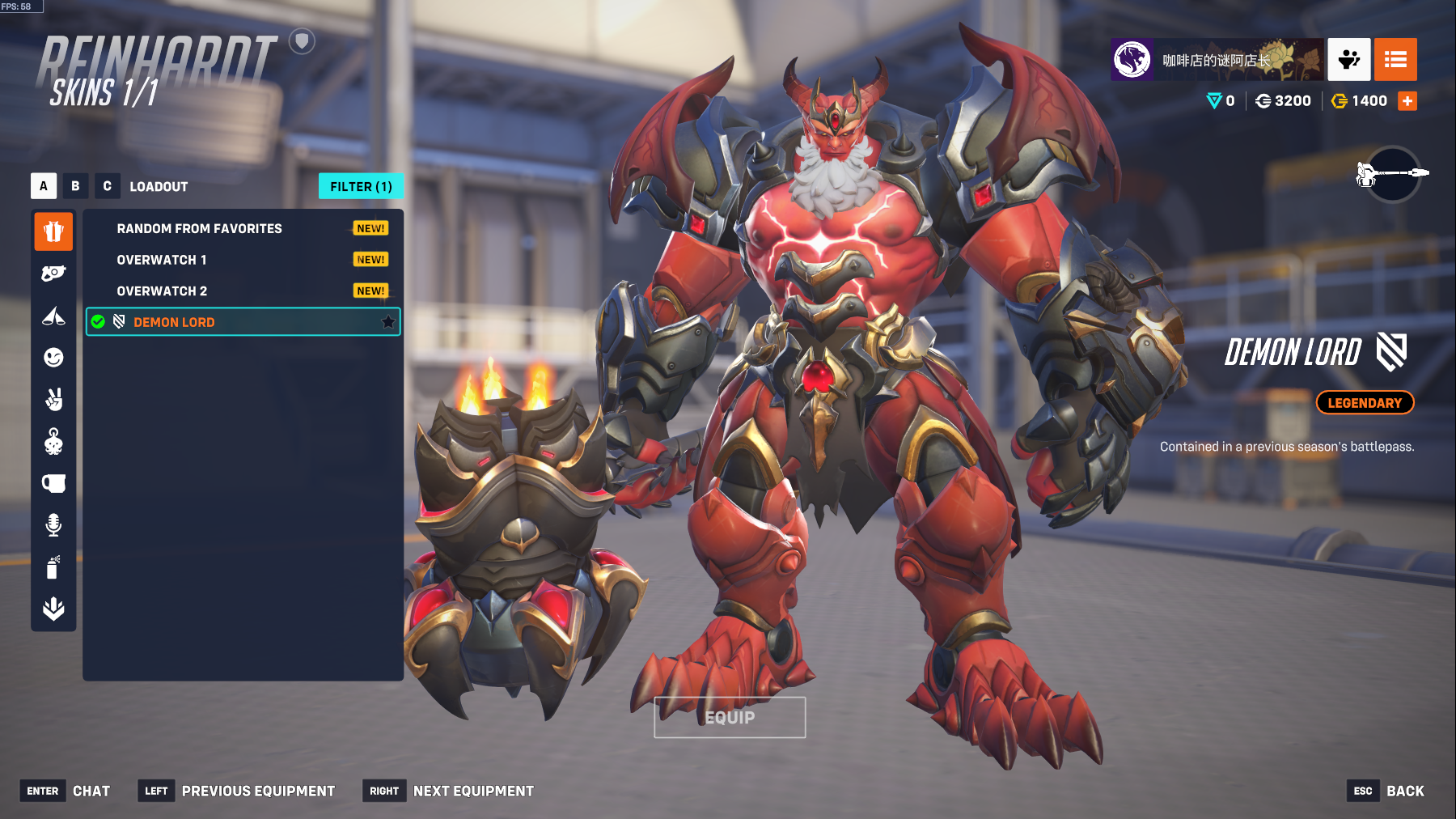Screen dimensions: 1456x819
Task: Go back with the Back button
Action: (x=1405, y=791)
